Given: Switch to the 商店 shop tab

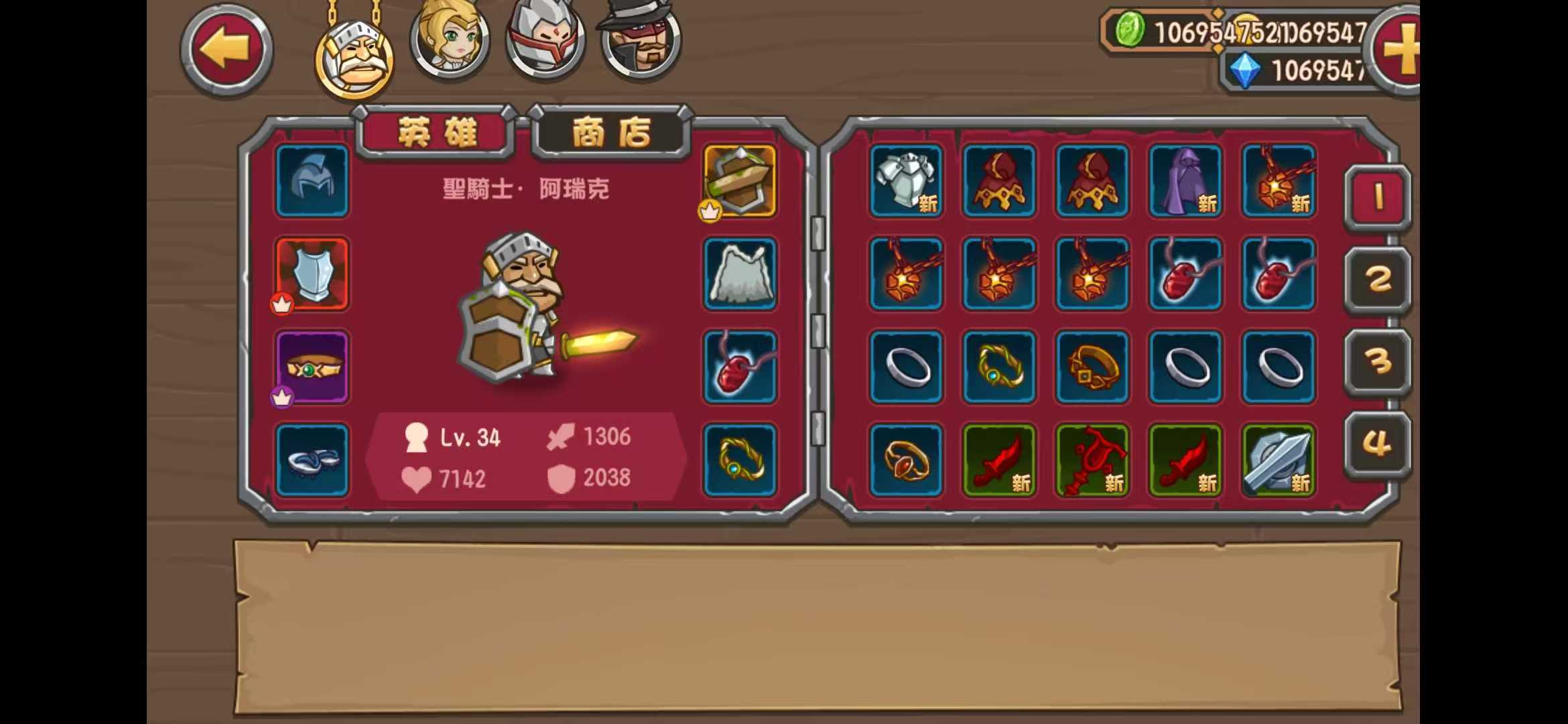Looking at the screenshot, I should 610,132.
